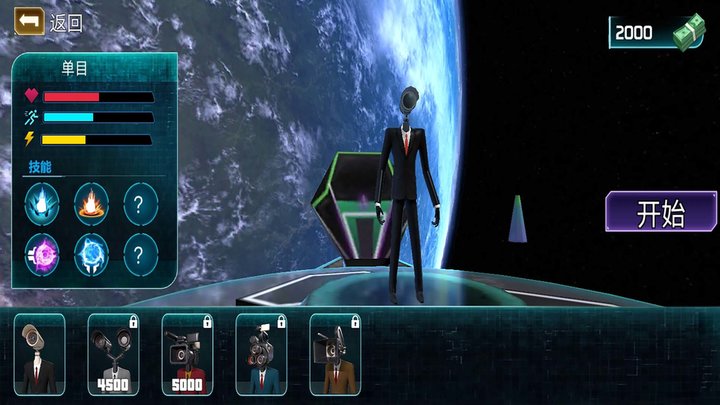This screenshot has width=720, height=405.
Task: Select the single security camera head character
Action: 40,354
